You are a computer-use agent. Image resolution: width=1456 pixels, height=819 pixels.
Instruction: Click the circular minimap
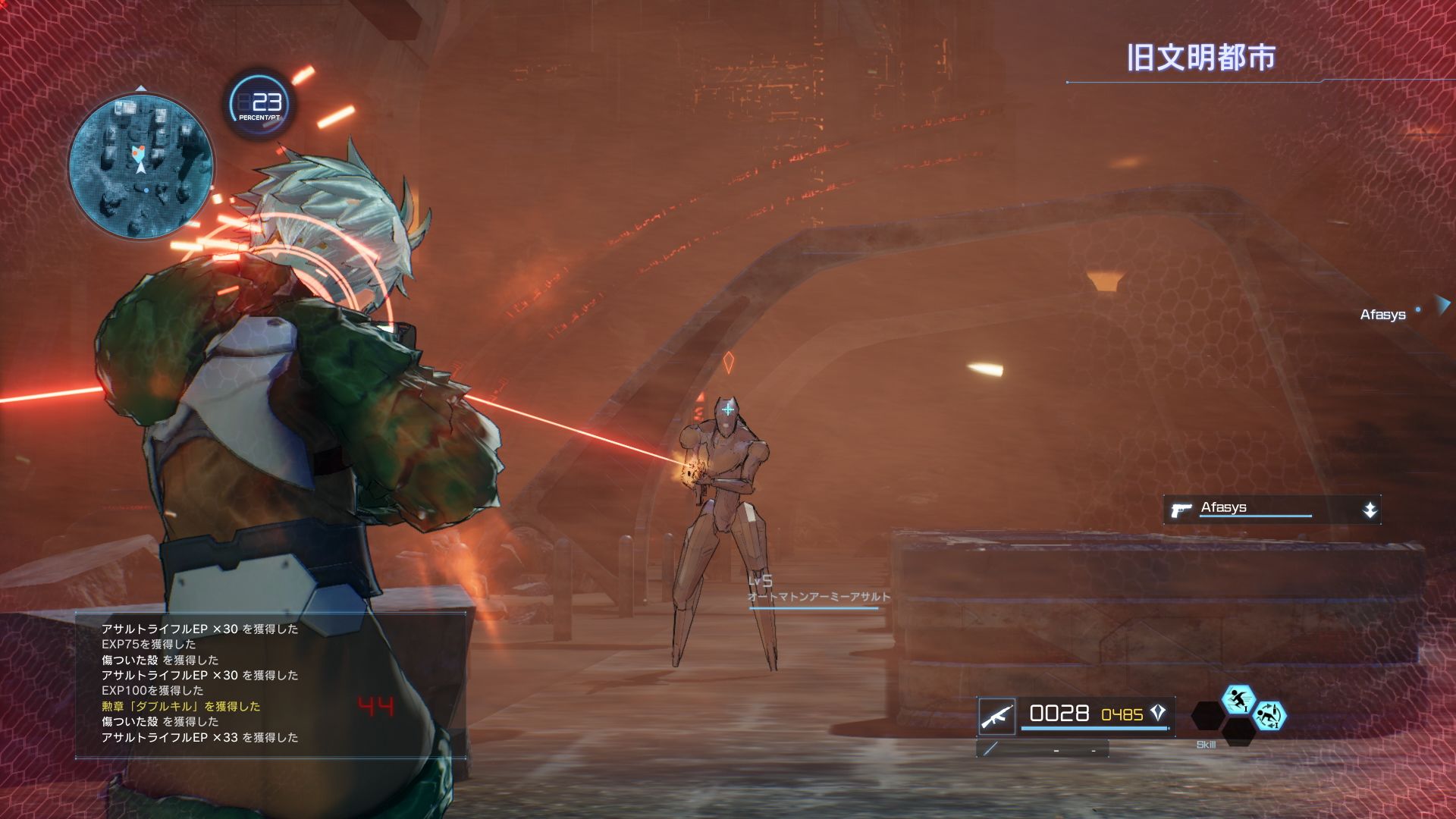tap(141, 165)
